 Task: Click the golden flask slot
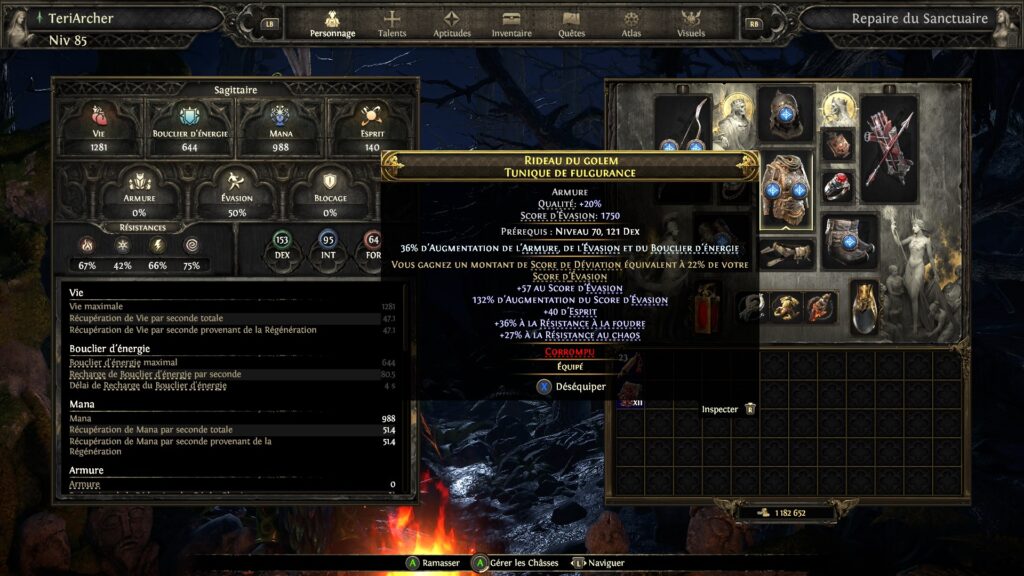click(x=865, y=305)
